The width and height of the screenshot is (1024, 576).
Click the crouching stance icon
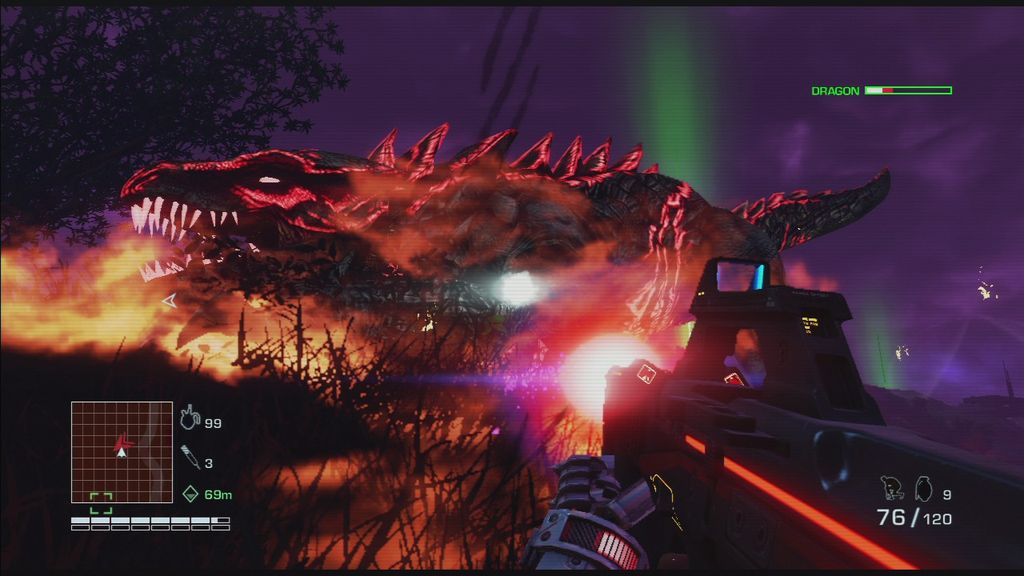coord(893,488)
